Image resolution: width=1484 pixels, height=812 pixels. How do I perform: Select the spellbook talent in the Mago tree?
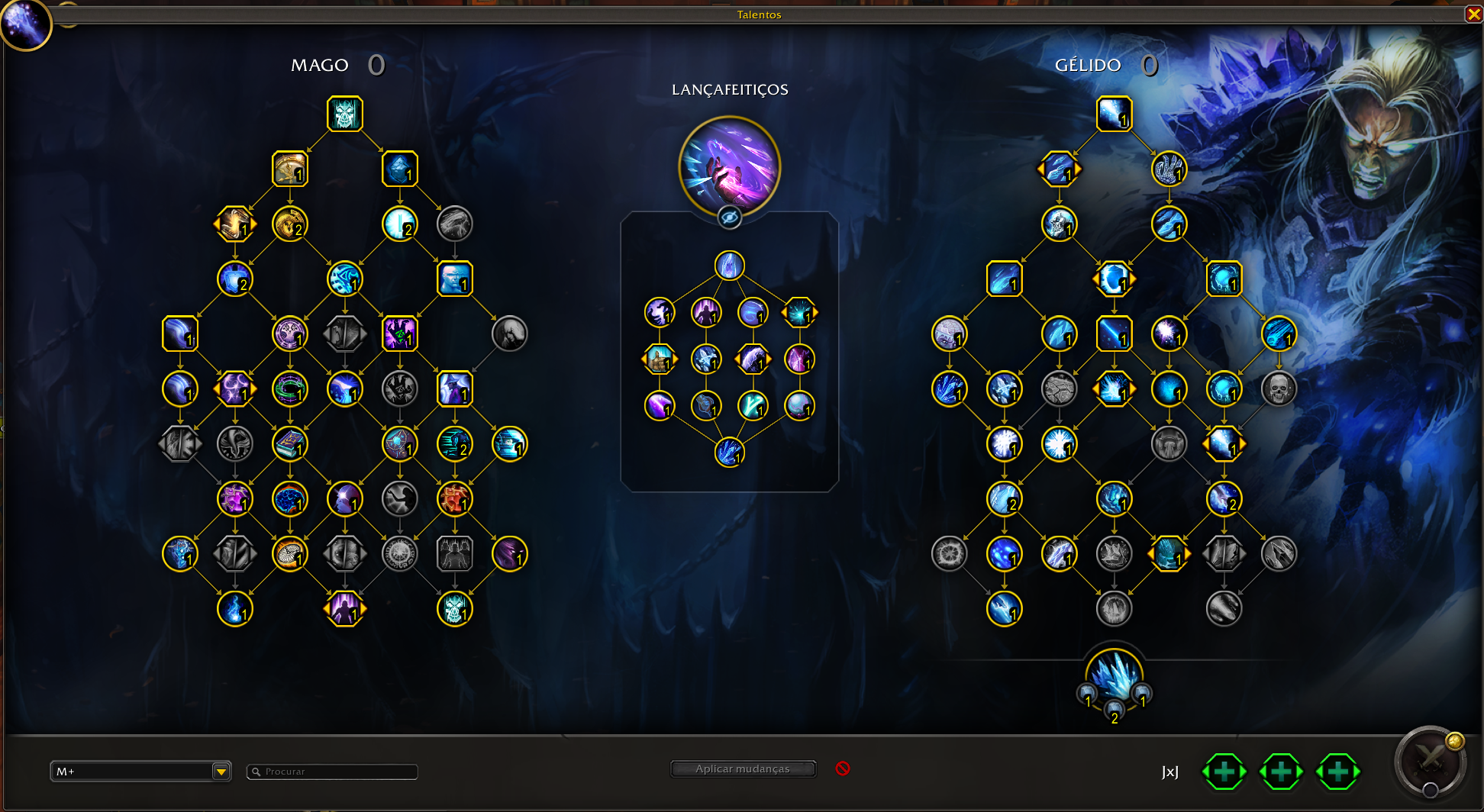tap(290, 444)
